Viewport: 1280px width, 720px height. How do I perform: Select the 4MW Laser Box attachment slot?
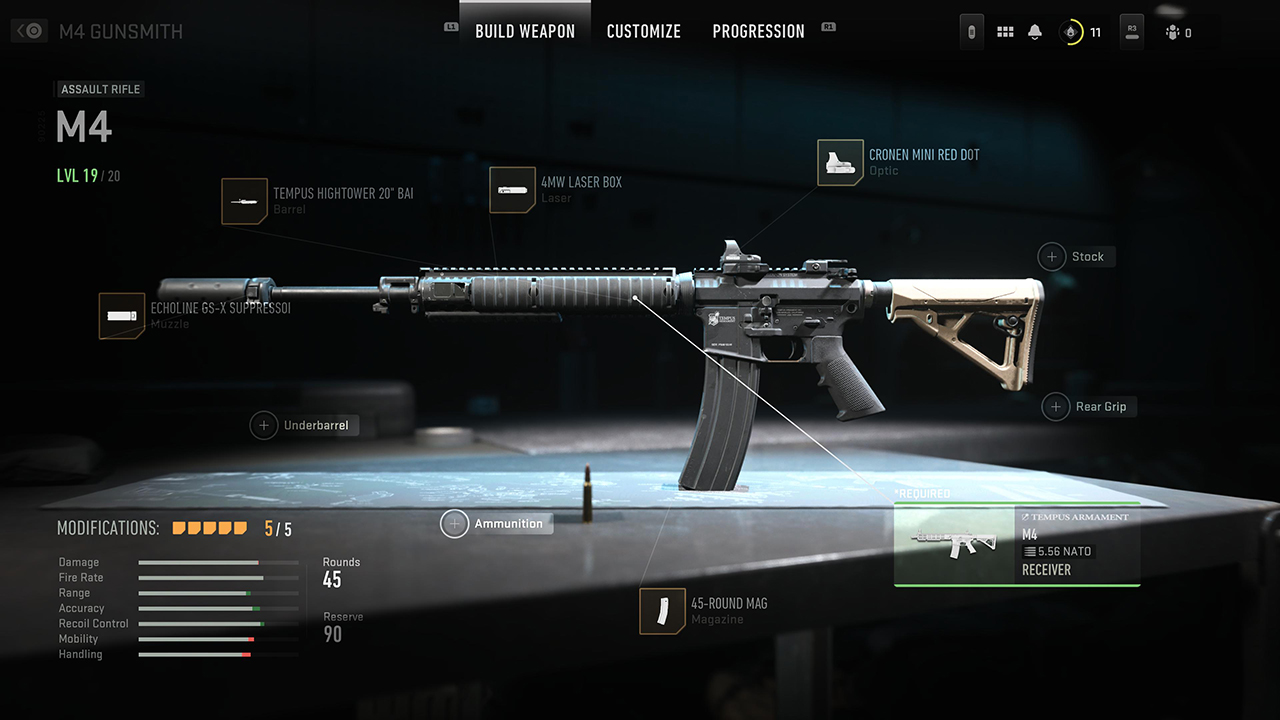click(x=512, y=190)
